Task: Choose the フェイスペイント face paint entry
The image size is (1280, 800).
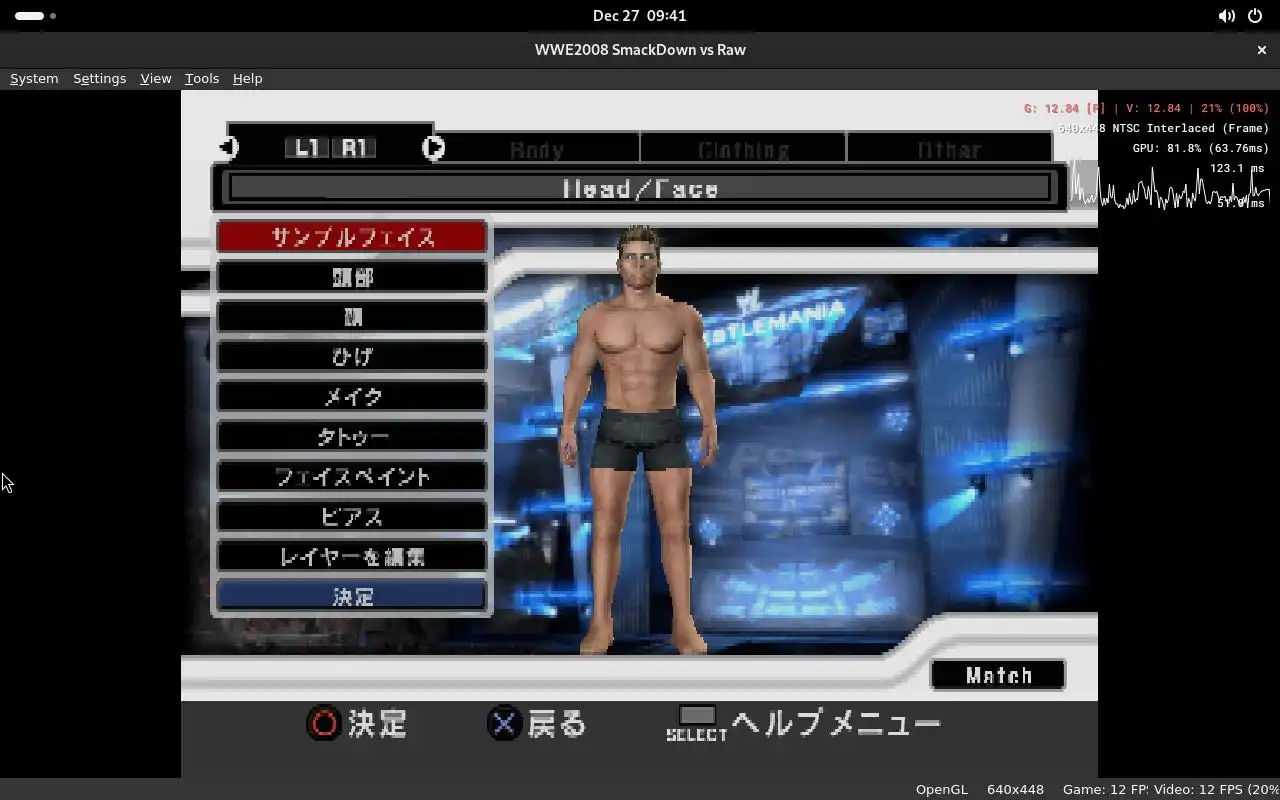Action: pyautogui.click(x=352, y=477)
